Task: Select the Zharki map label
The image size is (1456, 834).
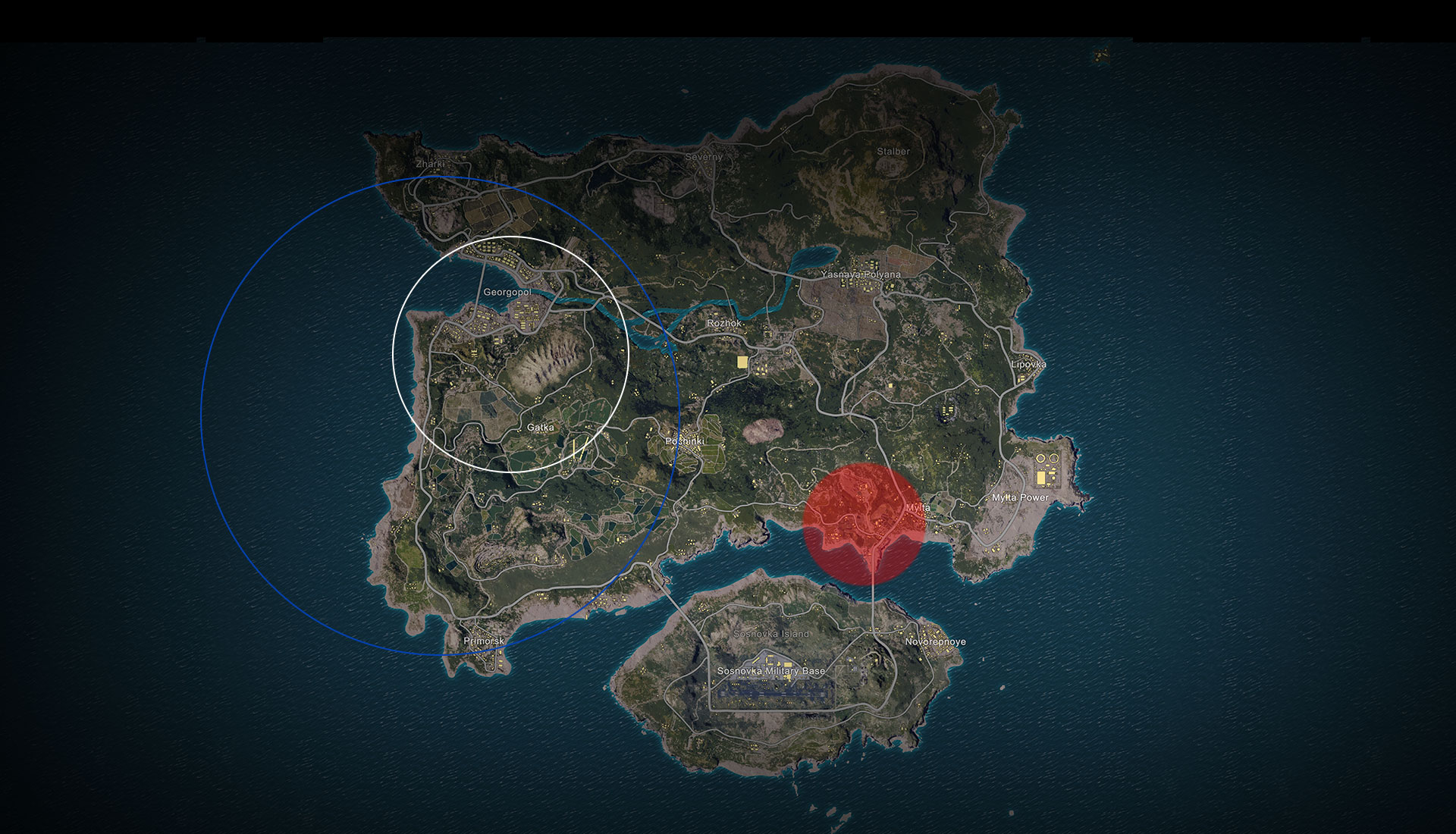Action: pos(430,164)
